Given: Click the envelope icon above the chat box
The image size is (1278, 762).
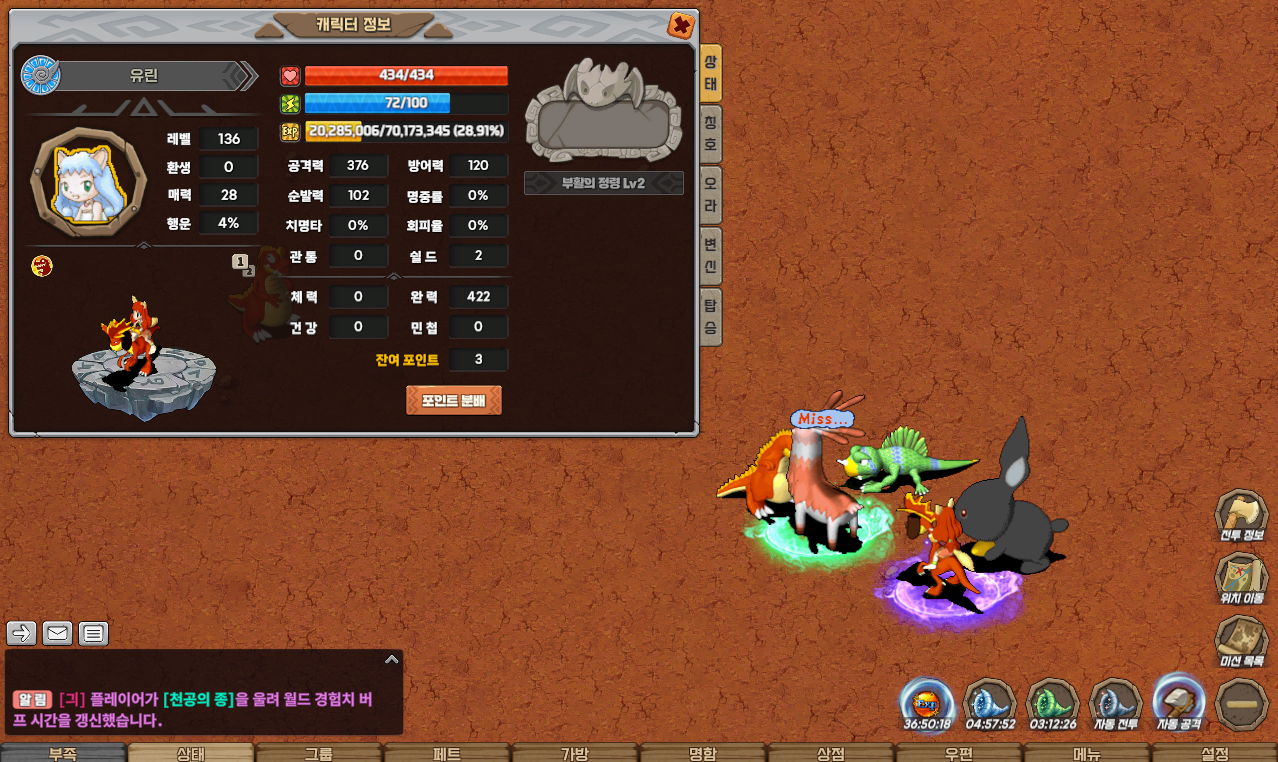Looking at the screenshot, I should (x=57, y=633).
